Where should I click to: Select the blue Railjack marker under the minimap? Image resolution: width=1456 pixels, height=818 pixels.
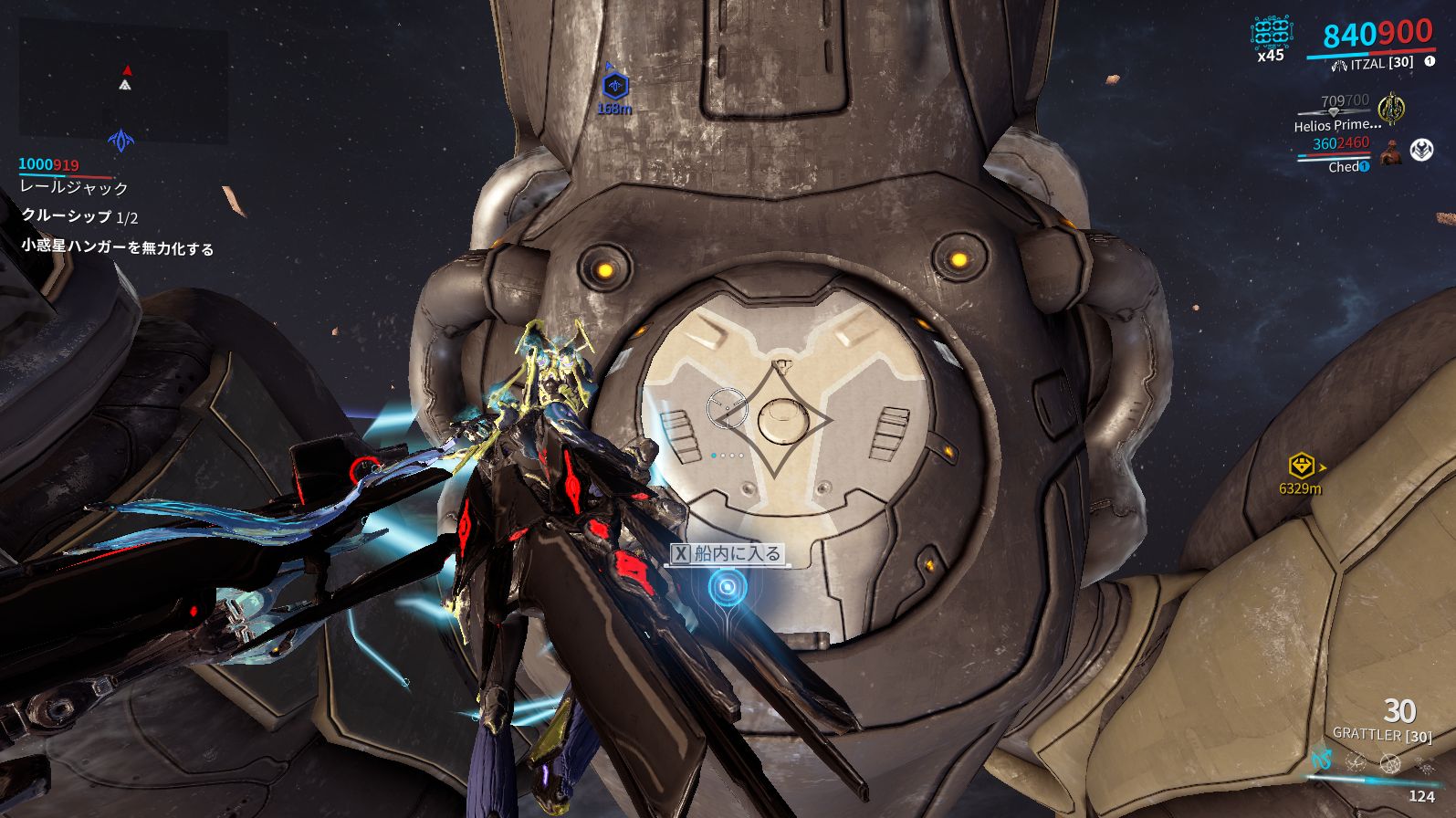(121, 141)
